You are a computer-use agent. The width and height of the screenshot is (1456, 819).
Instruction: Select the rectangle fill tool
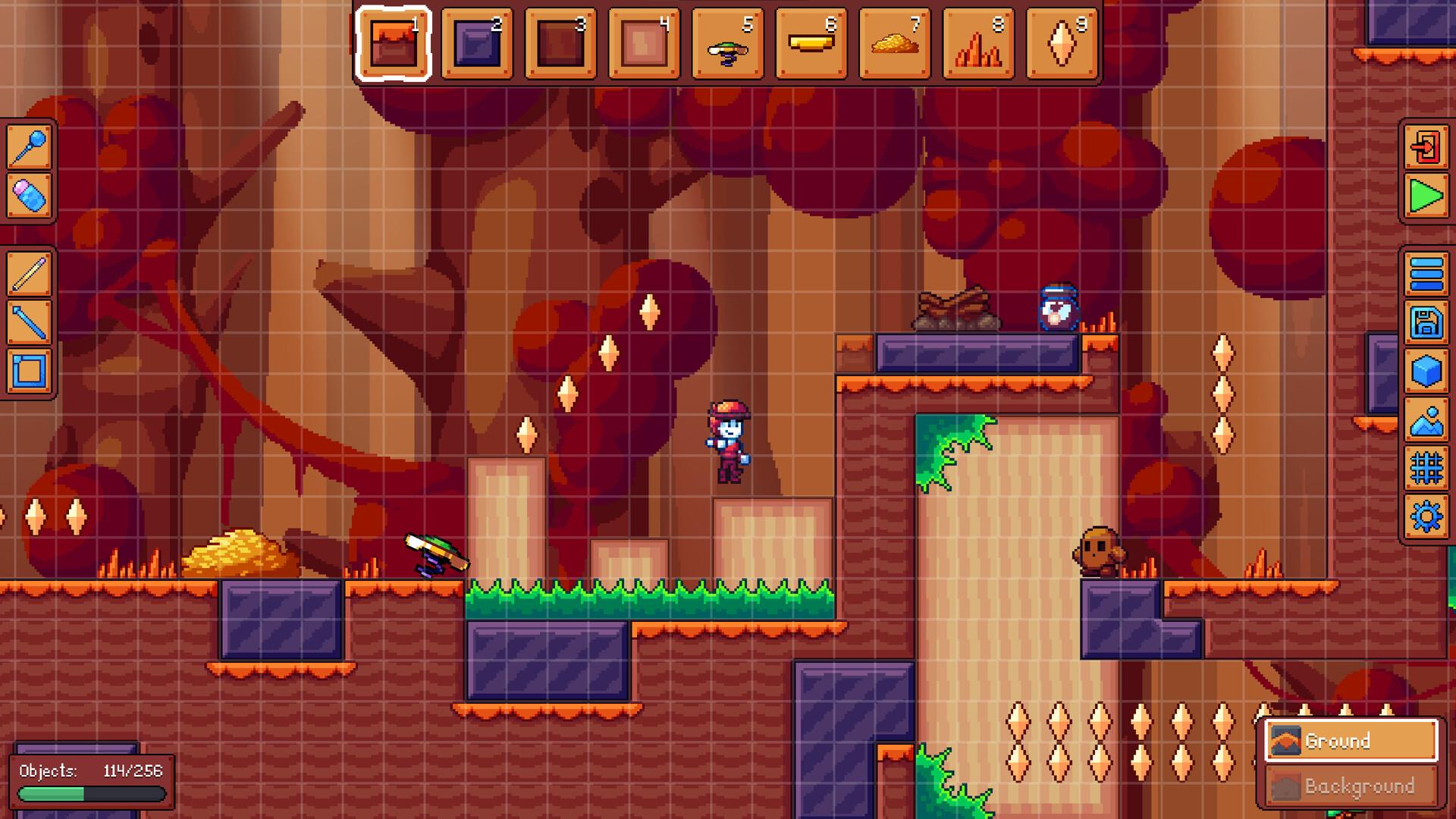[x=29, y=372]
